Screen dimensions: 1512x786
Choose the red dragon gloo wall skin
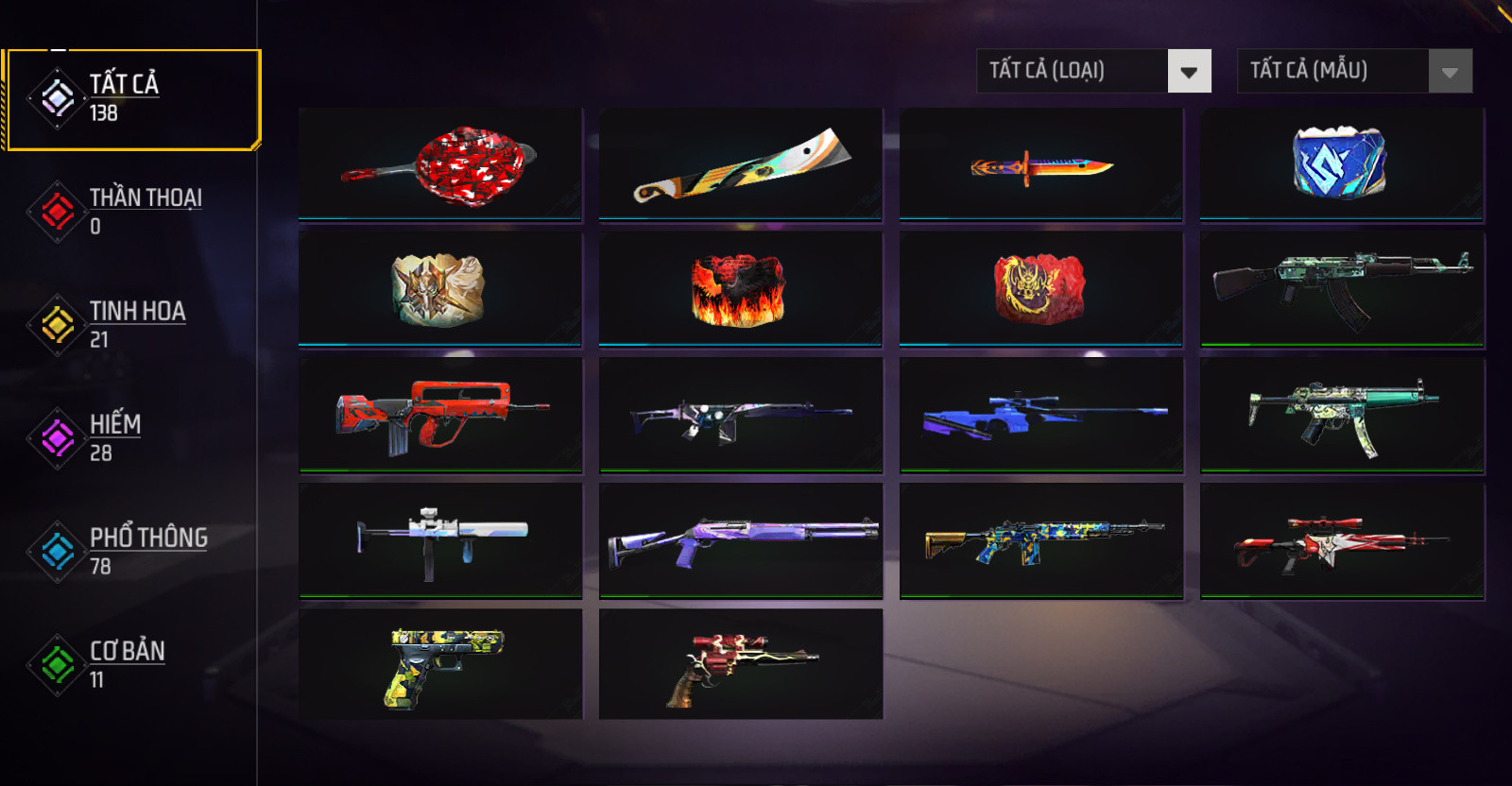1041,288
